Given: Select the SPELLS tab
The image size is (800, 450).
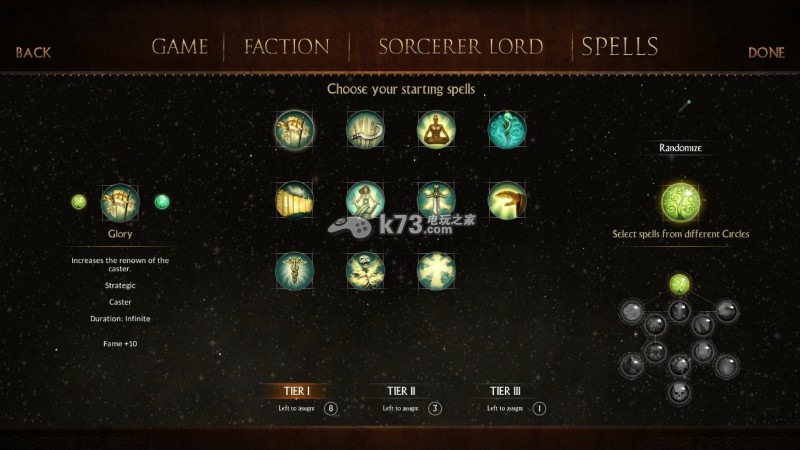Looking at the screenshot, I should coord(620,46).
